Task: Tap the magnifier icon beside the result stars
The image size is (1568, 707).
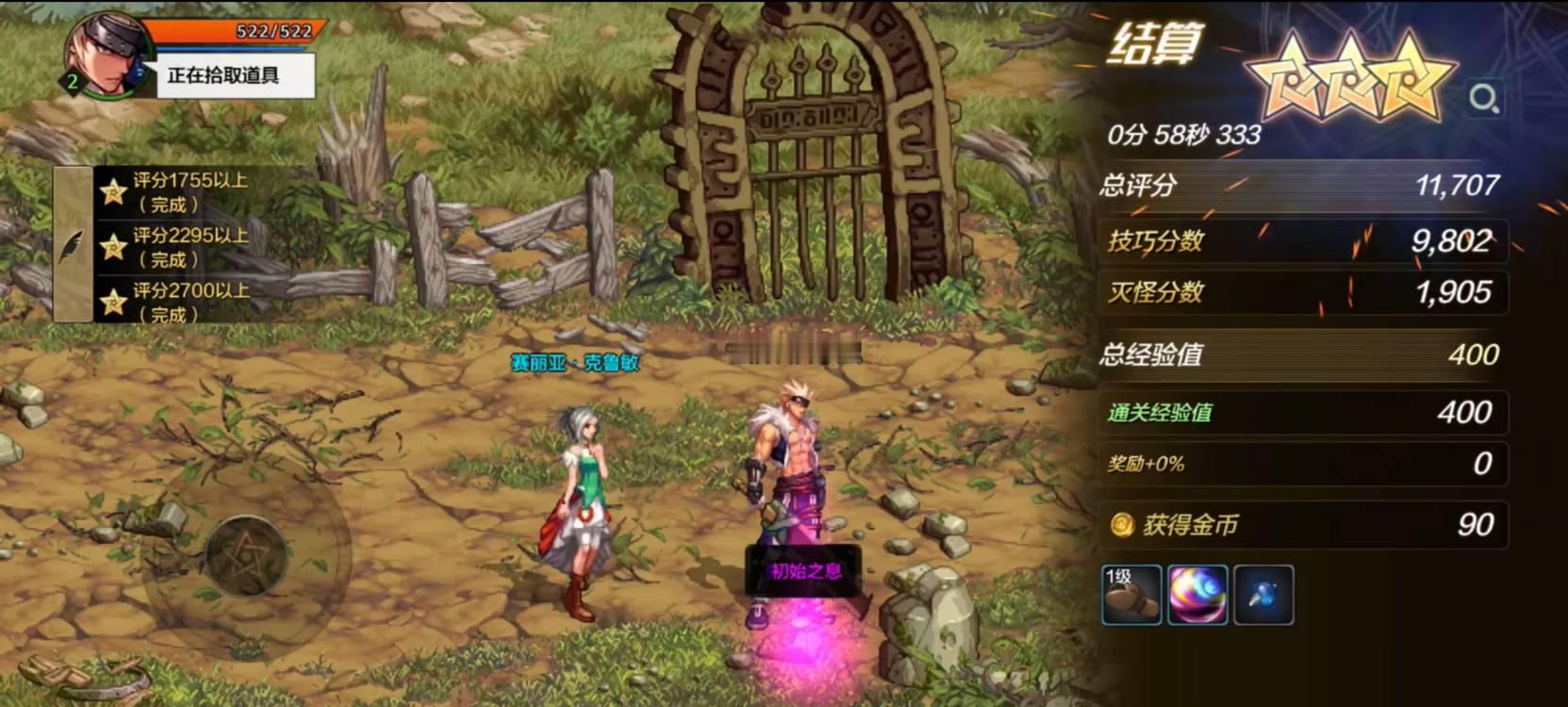Action: click(1484, 98)
